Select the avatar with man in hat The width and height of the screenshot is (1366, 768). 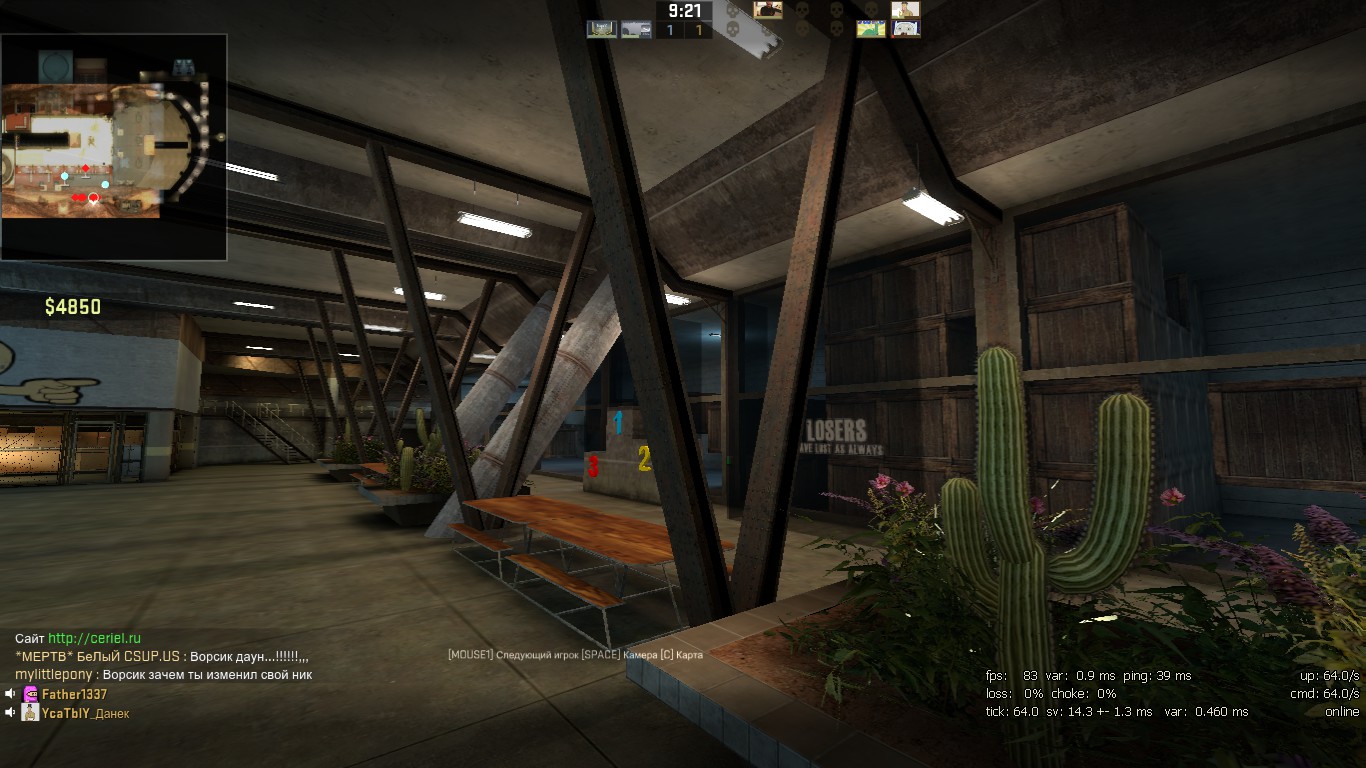(x=905, y=10)
